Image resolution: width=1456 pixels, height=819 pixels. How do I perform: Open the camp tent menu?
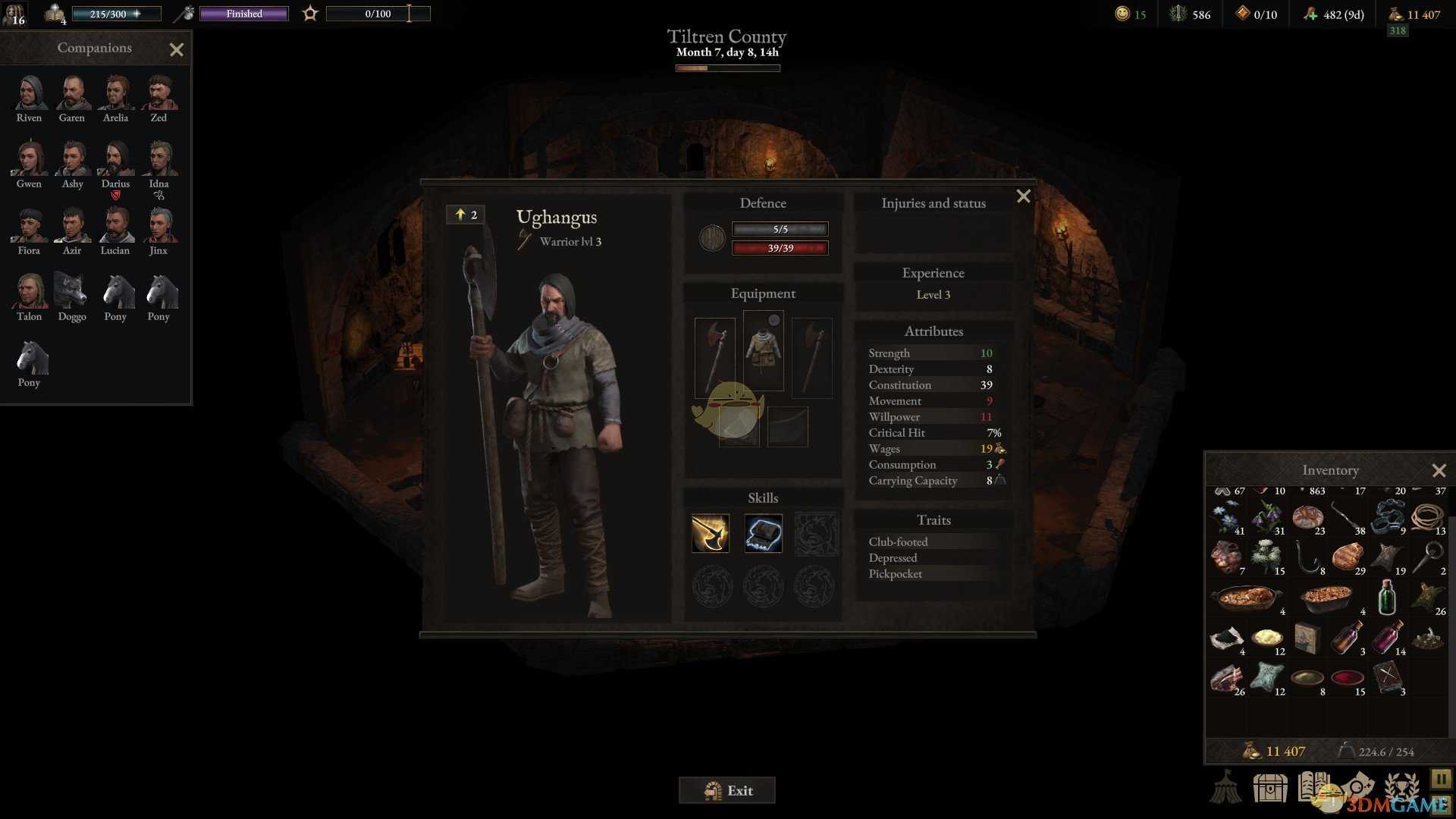coord(1225,786)
